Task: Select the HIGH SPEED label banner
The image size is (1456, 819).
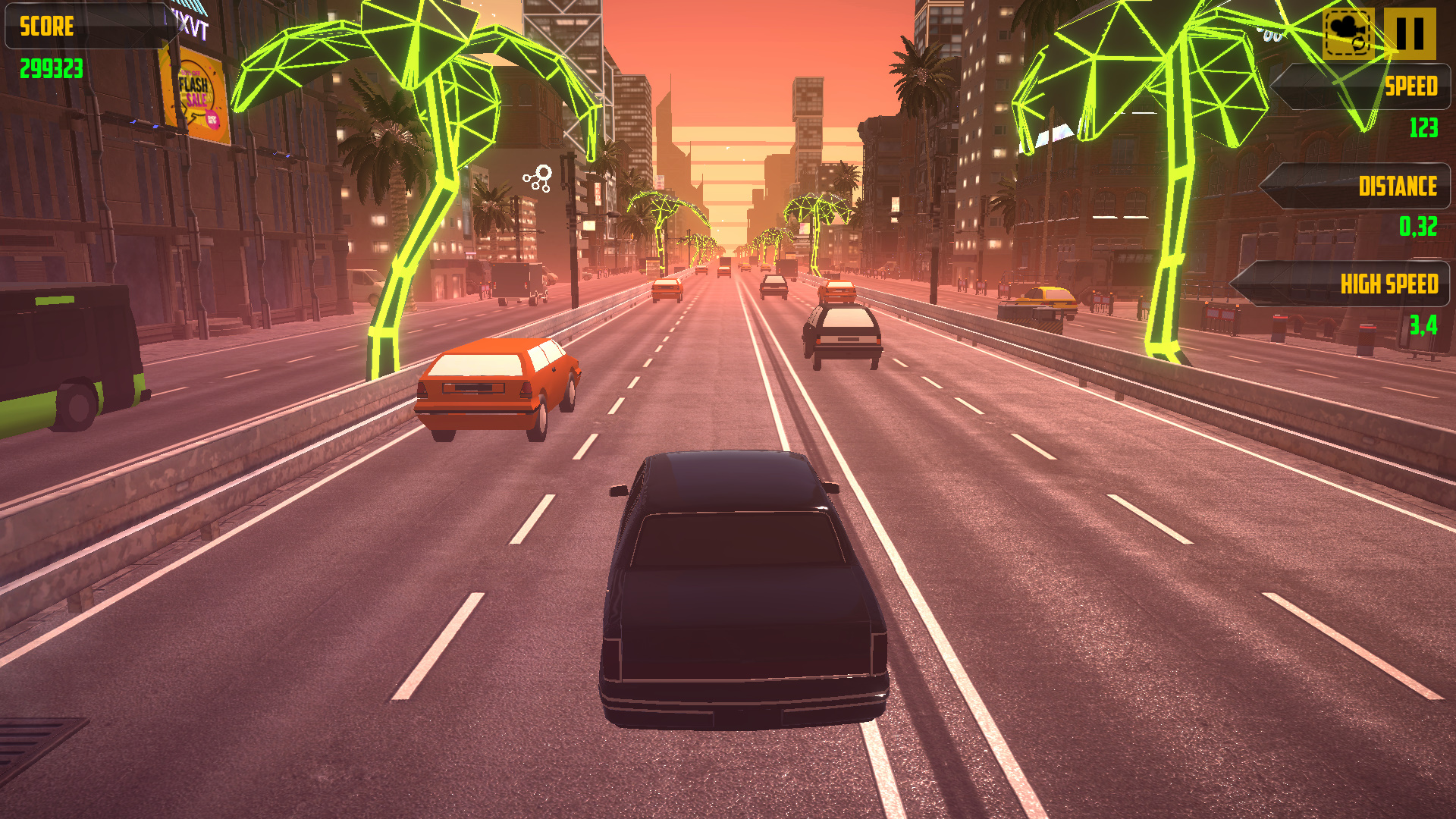Action: click(1390, 284)
